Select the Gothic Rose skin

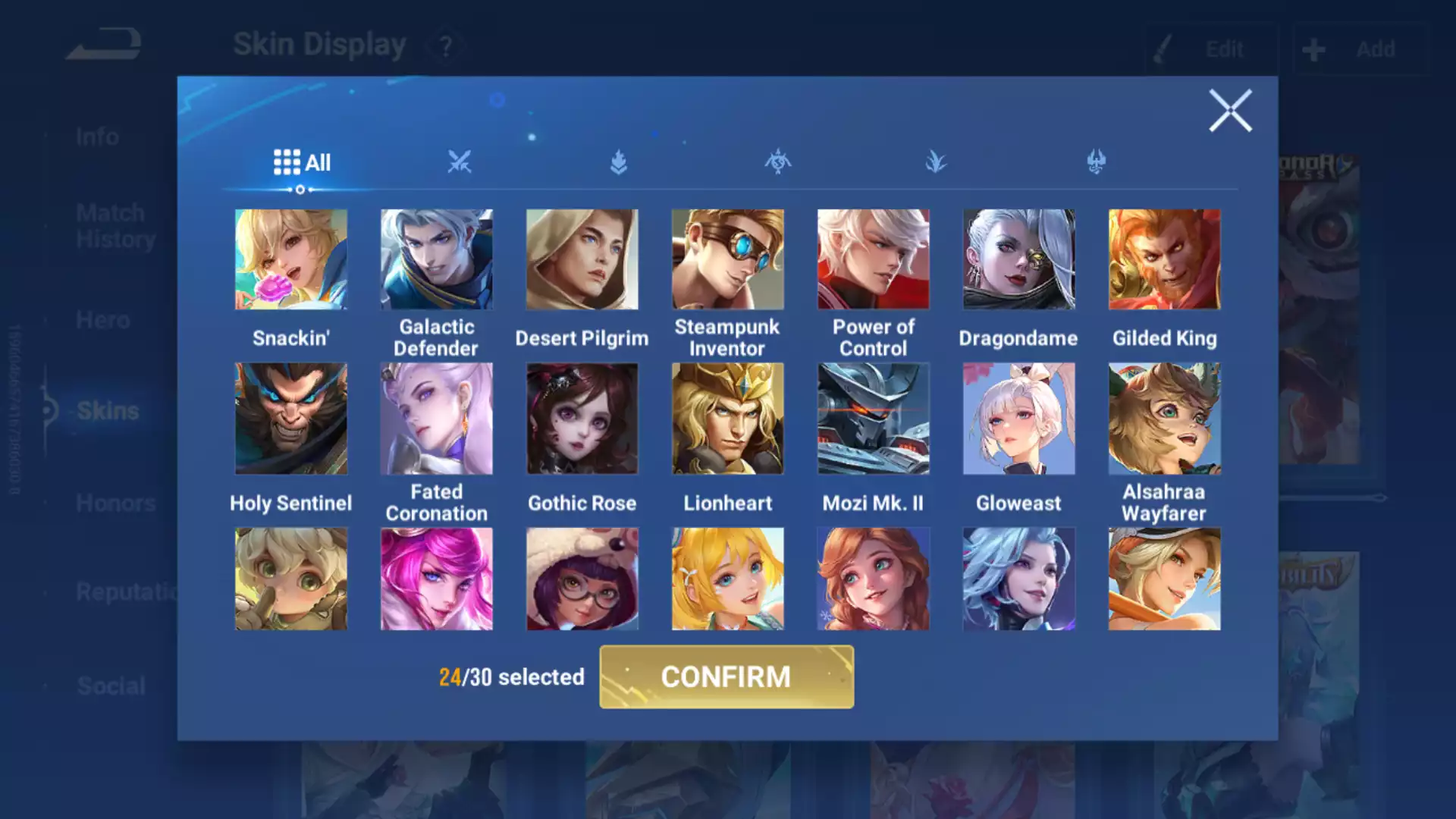(582, 419)
